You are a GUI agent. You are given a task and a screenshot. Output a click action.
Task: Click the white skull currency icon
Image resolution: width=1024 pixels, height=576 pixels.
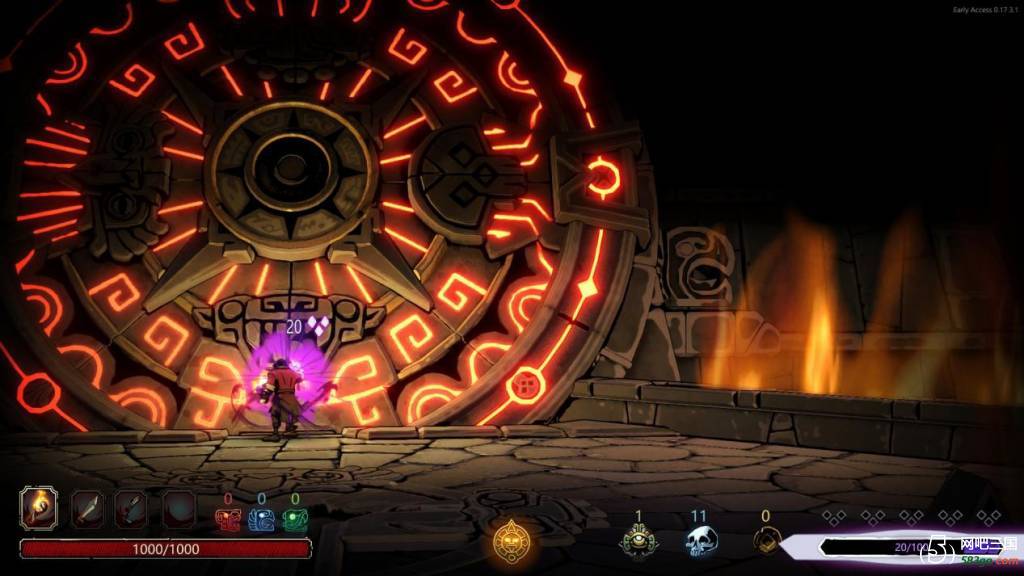click(x=701, y=541)
